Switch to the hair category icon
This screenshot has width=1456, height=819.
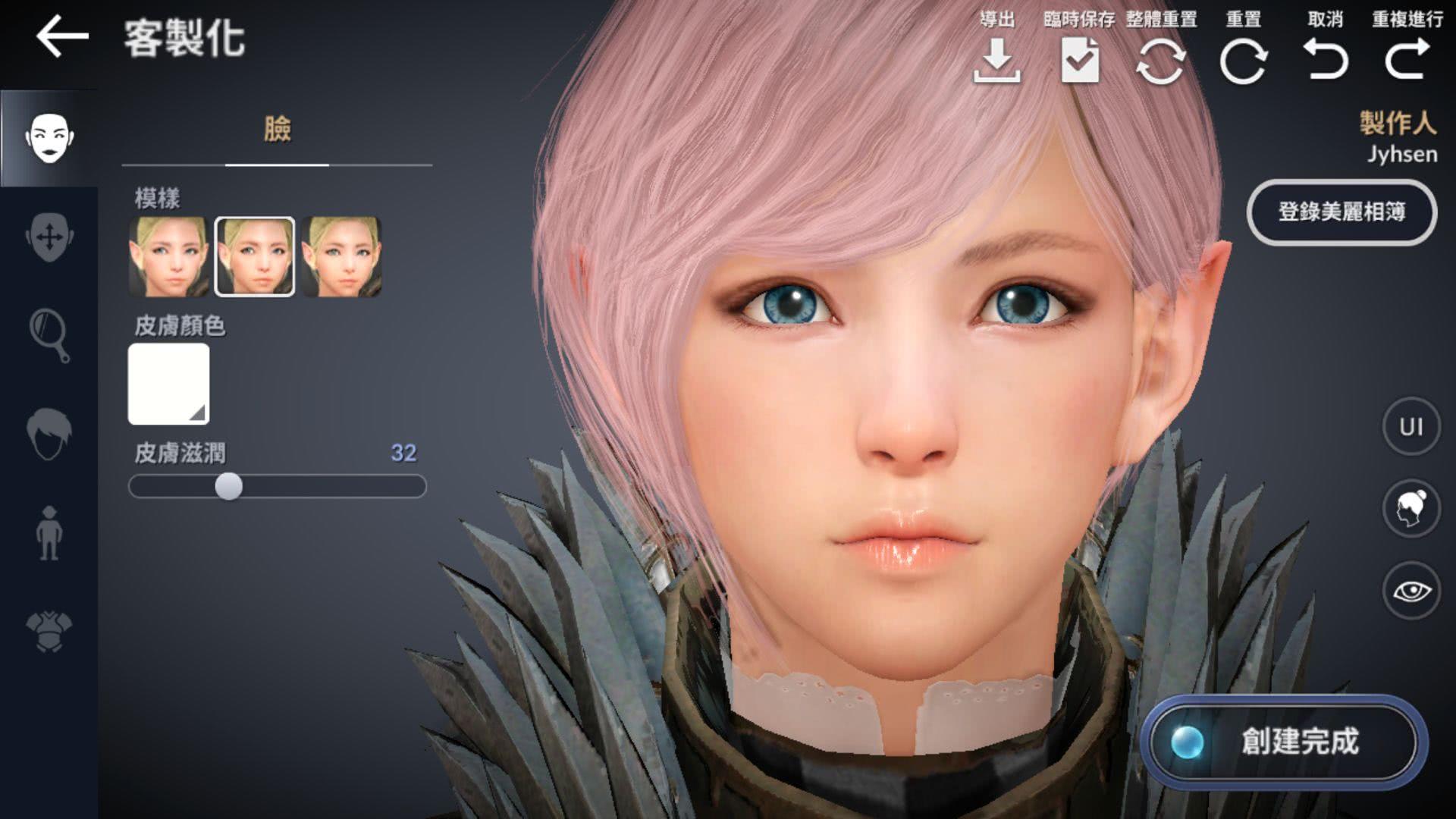[49, 434]
